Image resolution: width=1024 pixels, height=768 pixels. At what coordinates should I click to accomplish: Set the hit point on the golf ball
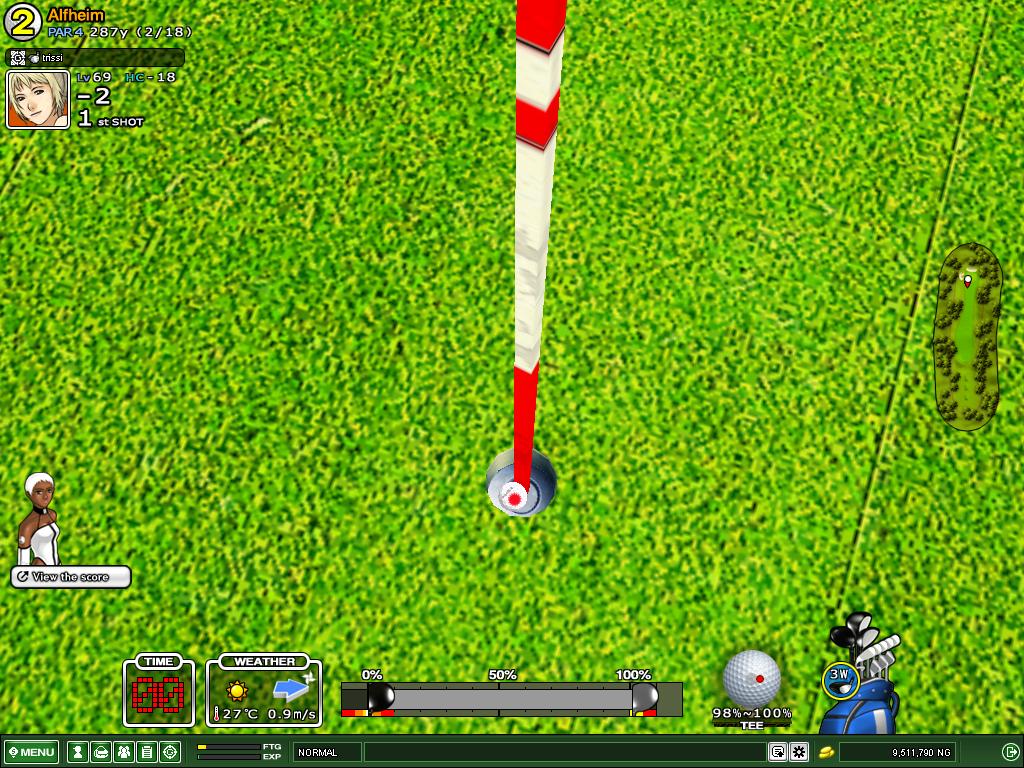tap(751, 679)
